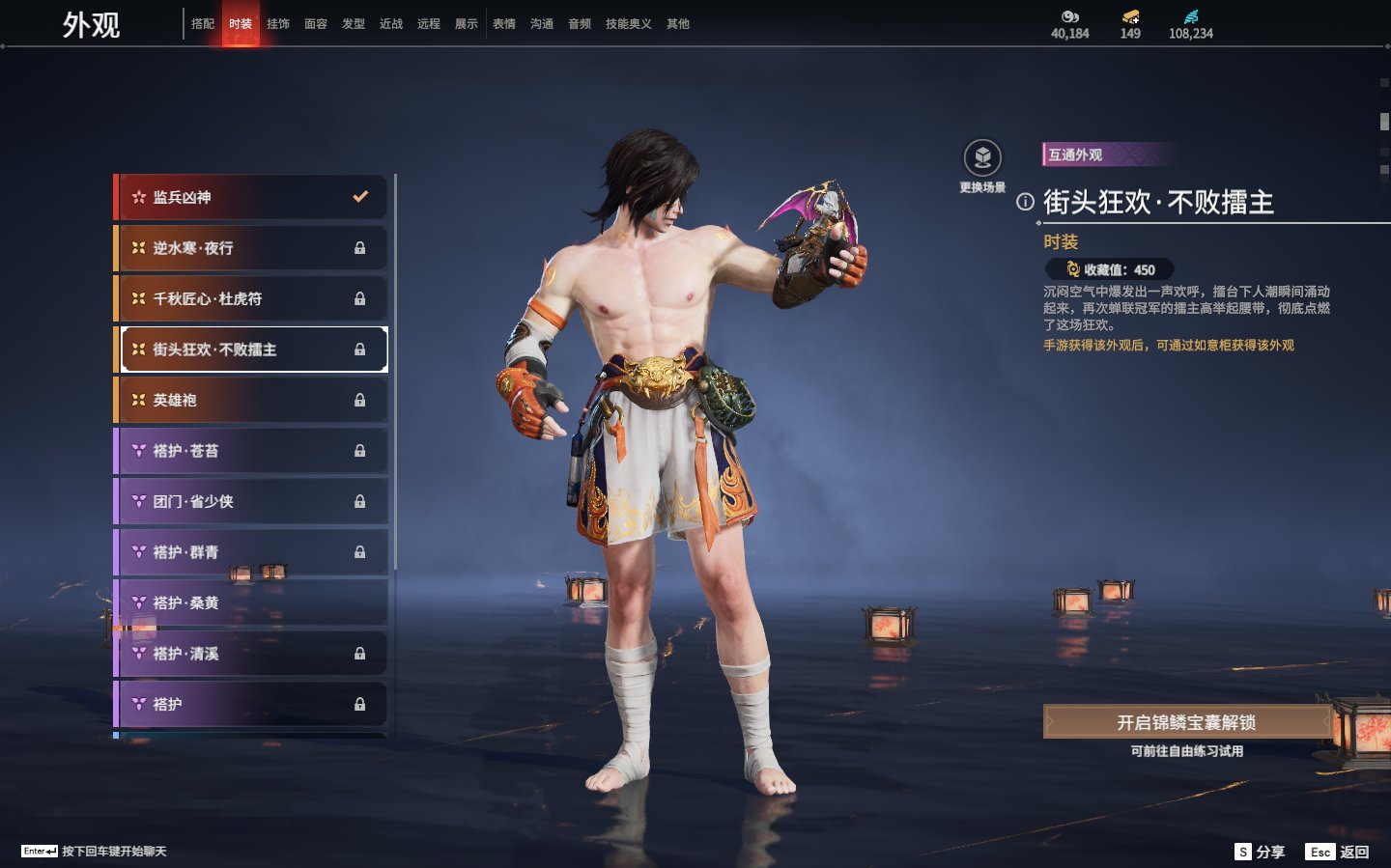Open the info icon beside outfit title
1391x868 pixels.
point(1025,202)
